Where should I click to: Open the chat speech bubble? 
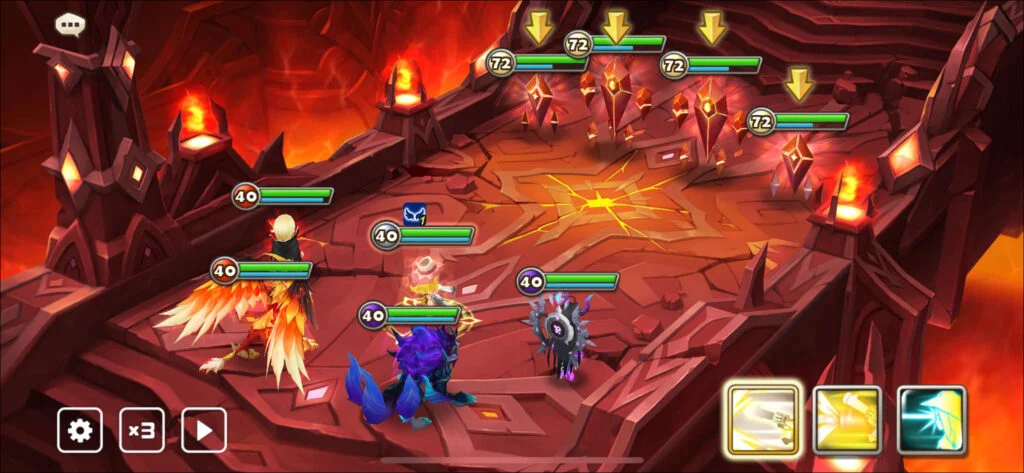tap(69, 23)
